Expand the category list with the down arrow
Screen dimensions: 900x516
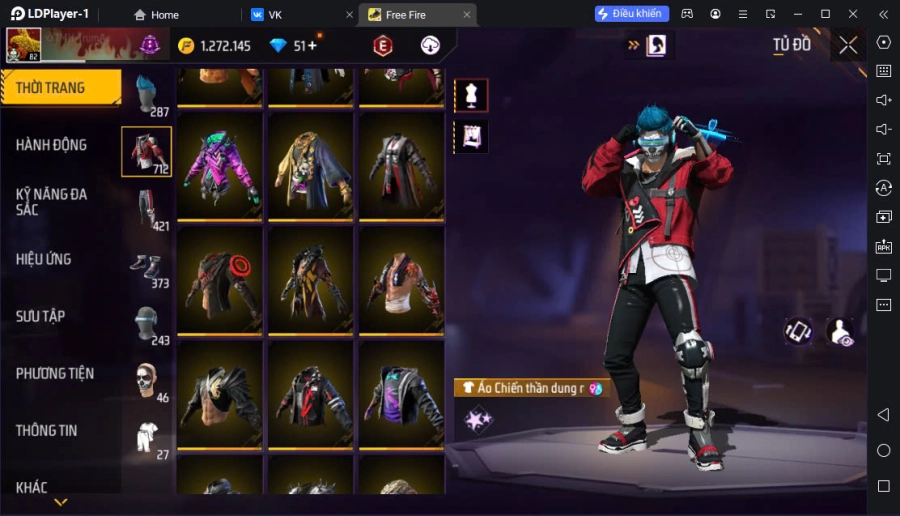click(61, 502)
